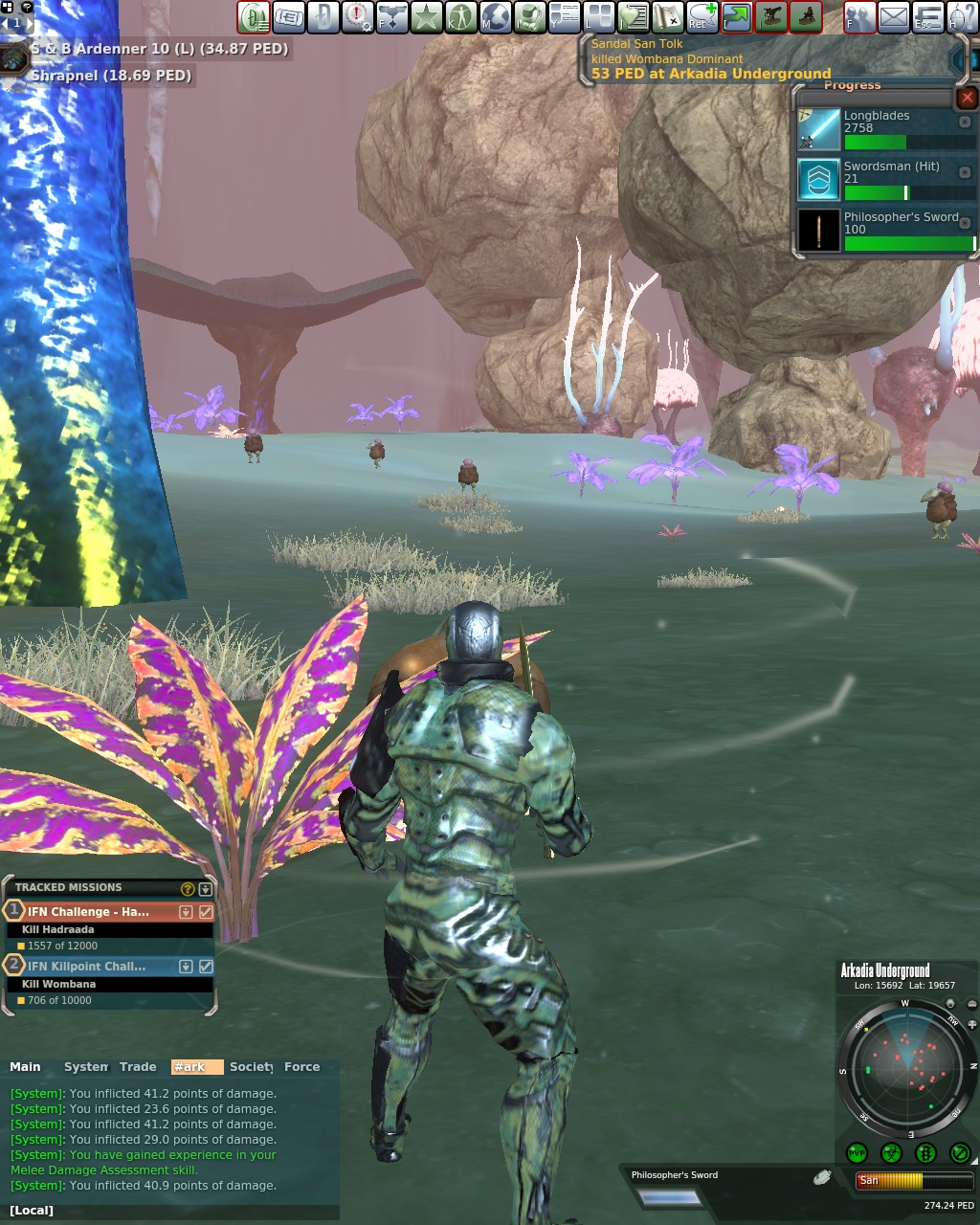Switch to the Trade chat tab
980x1225 pixels.
click(x=138, y=1067)
